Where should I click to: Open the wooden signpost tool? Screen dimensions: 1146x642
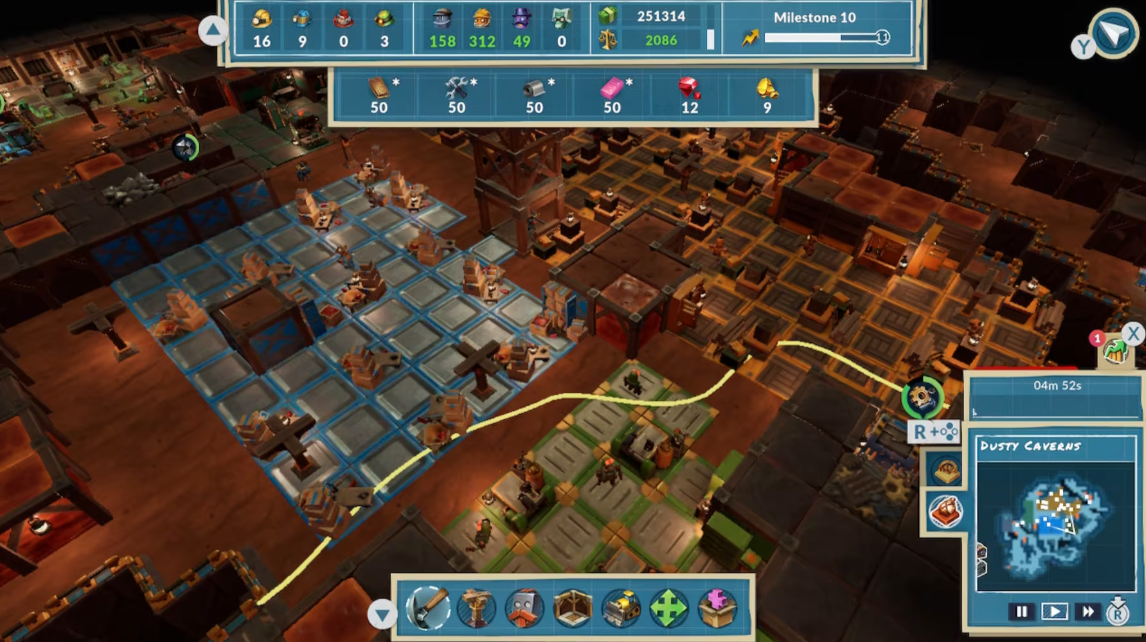[477, 608]
